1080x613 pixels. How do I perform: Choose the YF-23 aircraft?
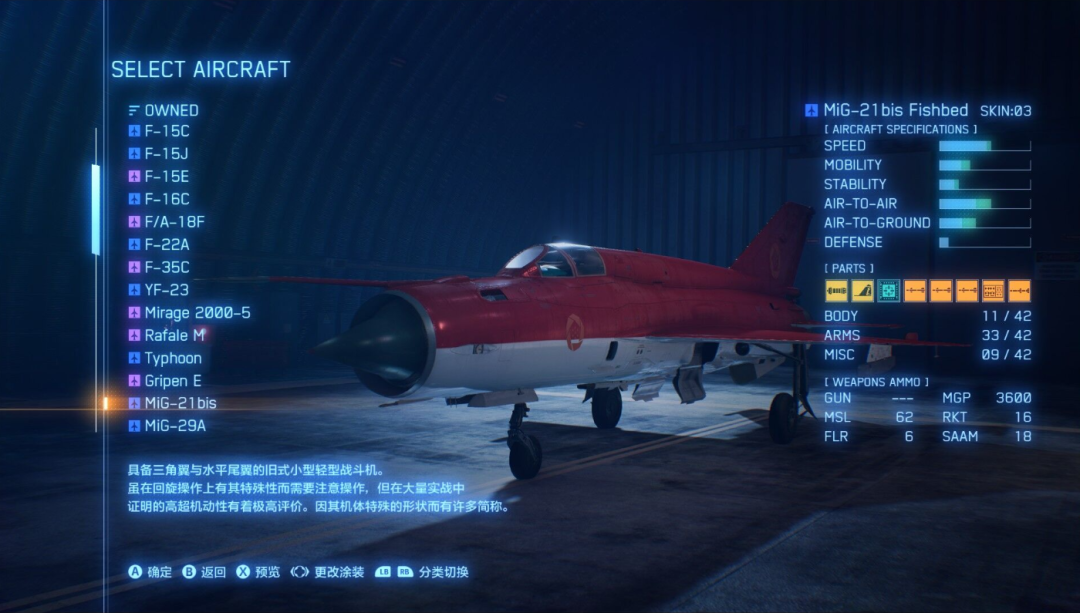(x=166, y=290)
